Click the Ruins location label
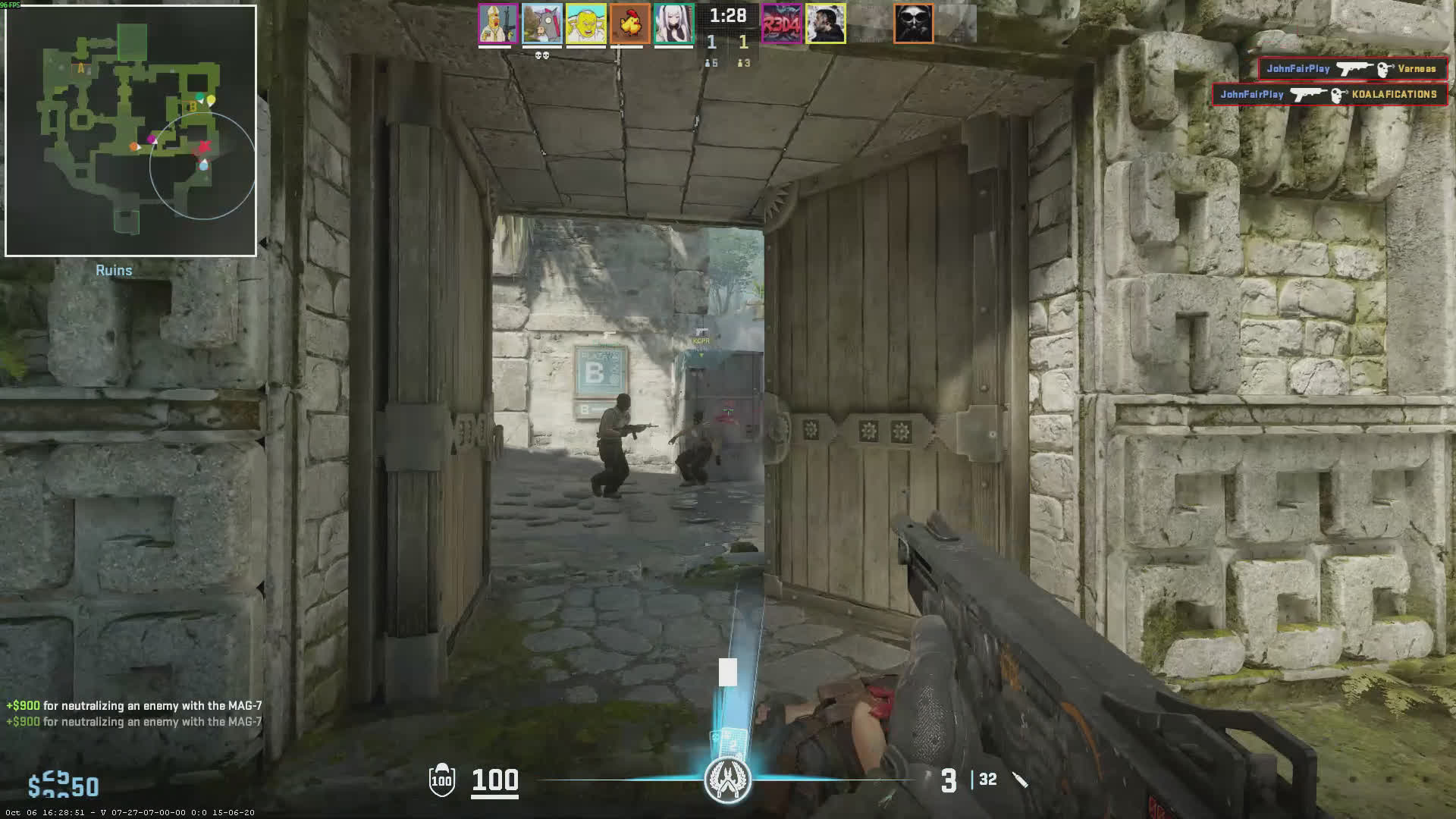The width and height of the screenshot is (1456, 819). pyautogui.click(x=114, y=271)
